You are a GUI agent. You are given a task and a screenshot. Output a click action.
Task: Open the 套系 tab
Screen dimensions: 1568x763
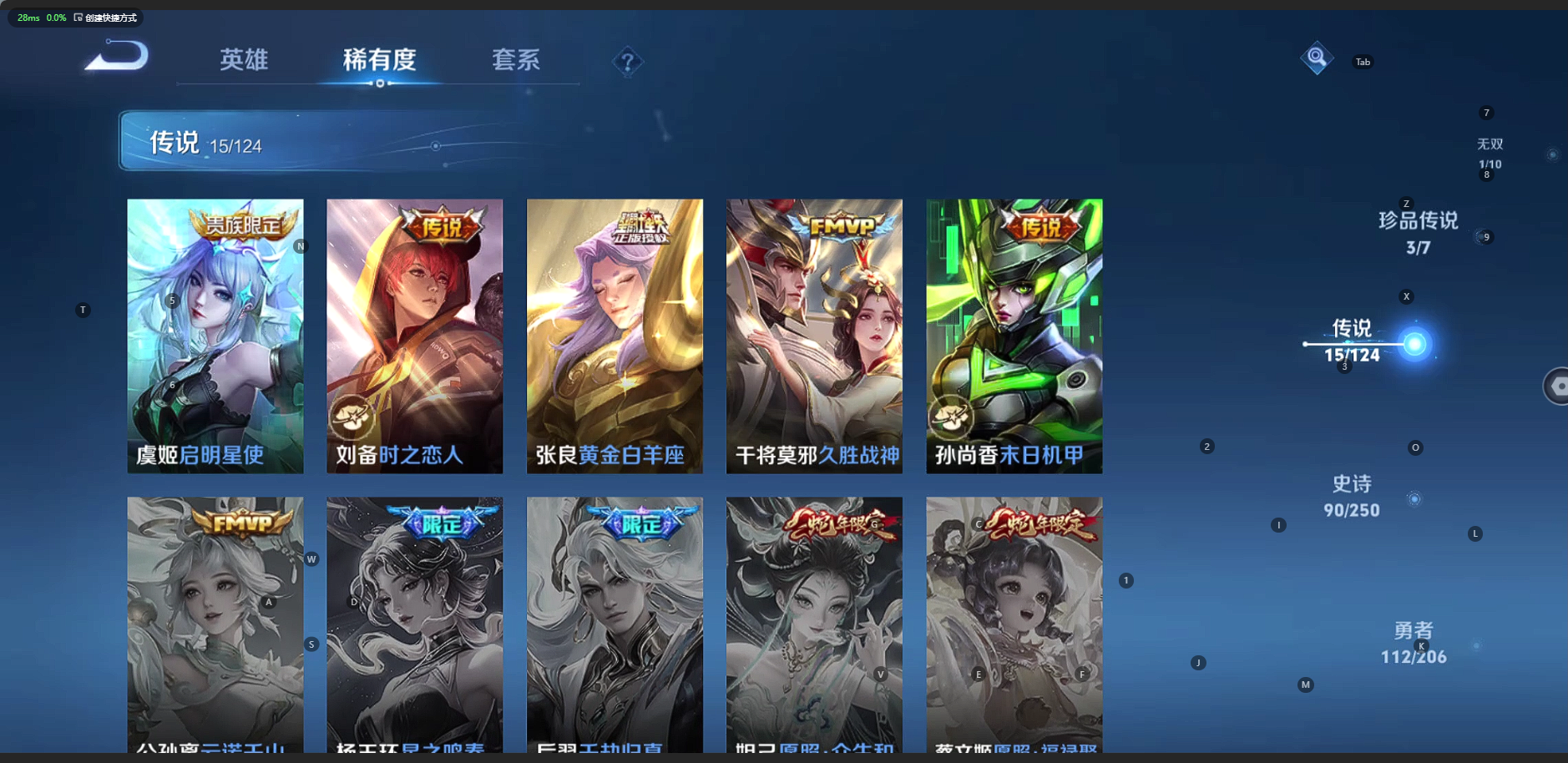(x=515, y=60)
